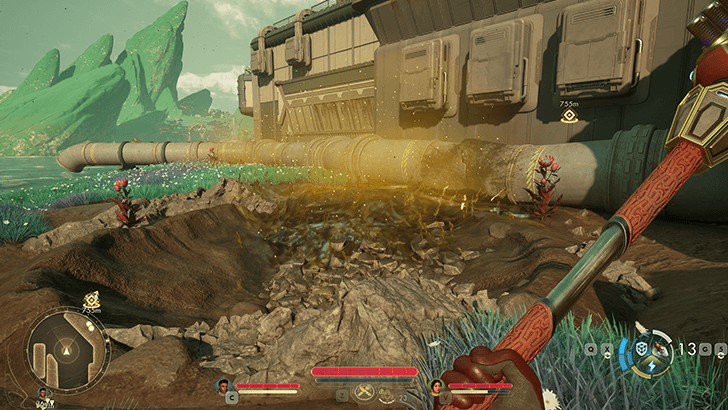Activate the crossed-hammers melee weapon icon
The width and height of the screenshot is (728, 410).
tap(365, 394)
